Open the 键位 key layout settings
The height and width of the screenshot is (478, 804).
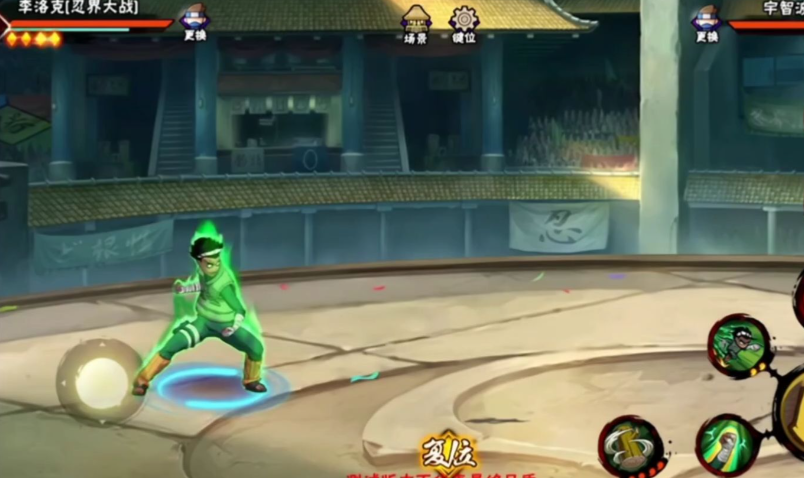pyautogui.click(x=464, y=24)
